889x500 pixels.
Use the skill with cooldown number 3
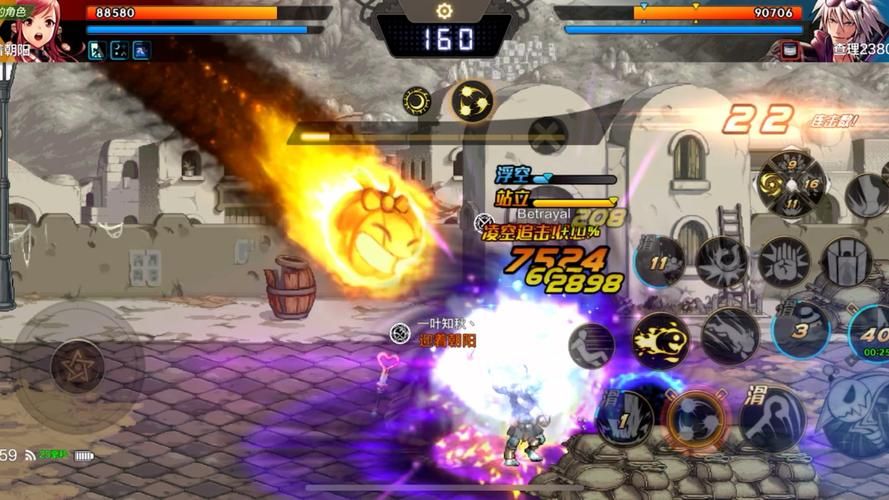pos(800,330)
